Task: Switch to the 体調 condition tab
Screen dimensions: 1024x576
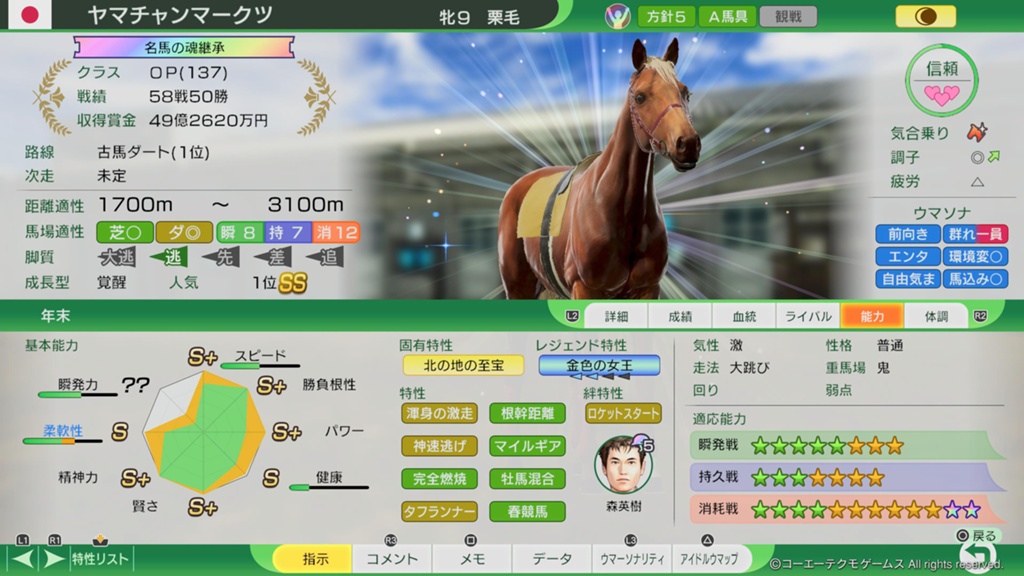Action: 936,316
